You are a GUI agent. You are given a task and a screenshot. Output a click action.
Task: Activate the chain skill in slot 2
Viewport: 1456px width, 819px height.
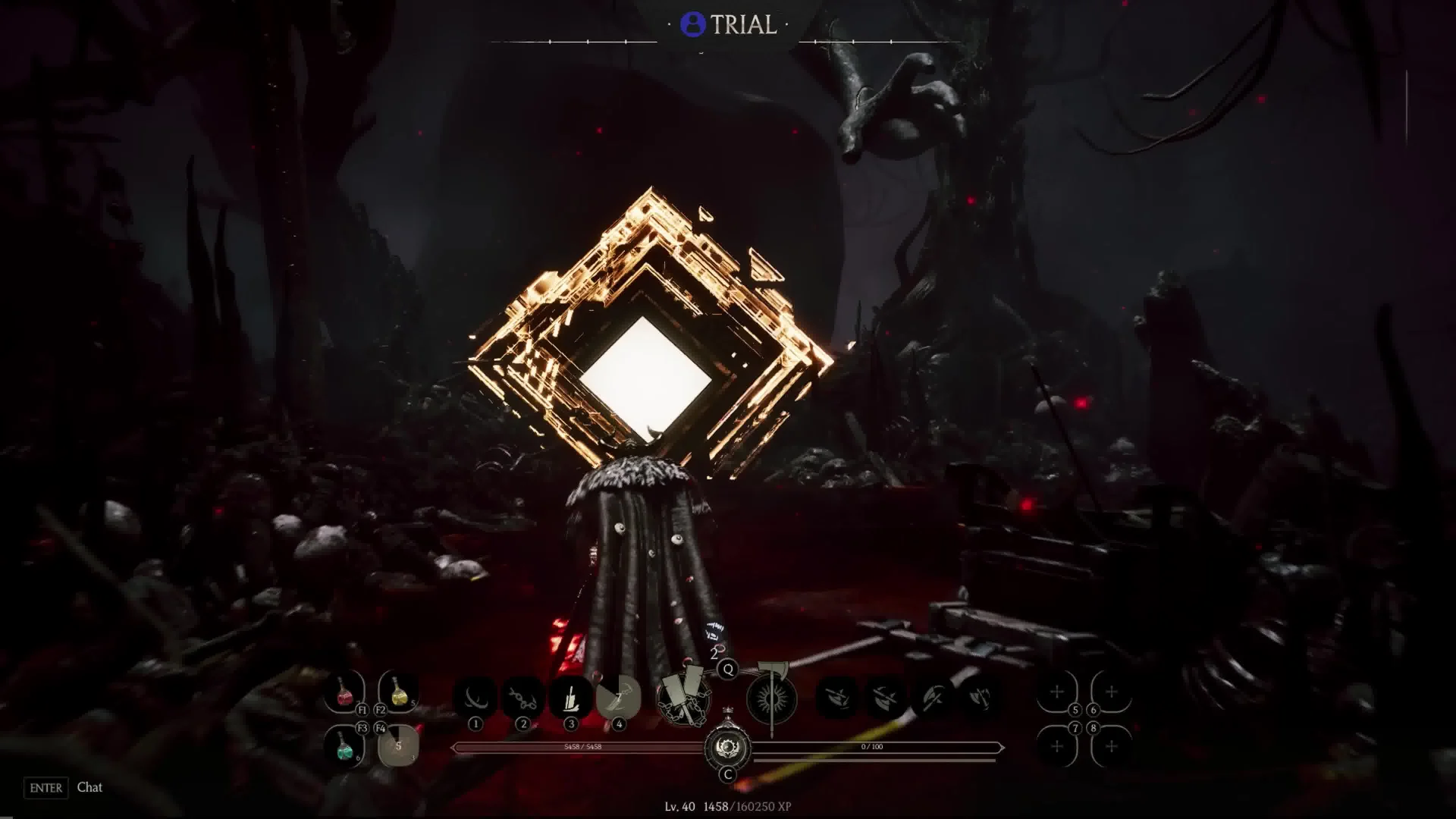pos(522,697)
